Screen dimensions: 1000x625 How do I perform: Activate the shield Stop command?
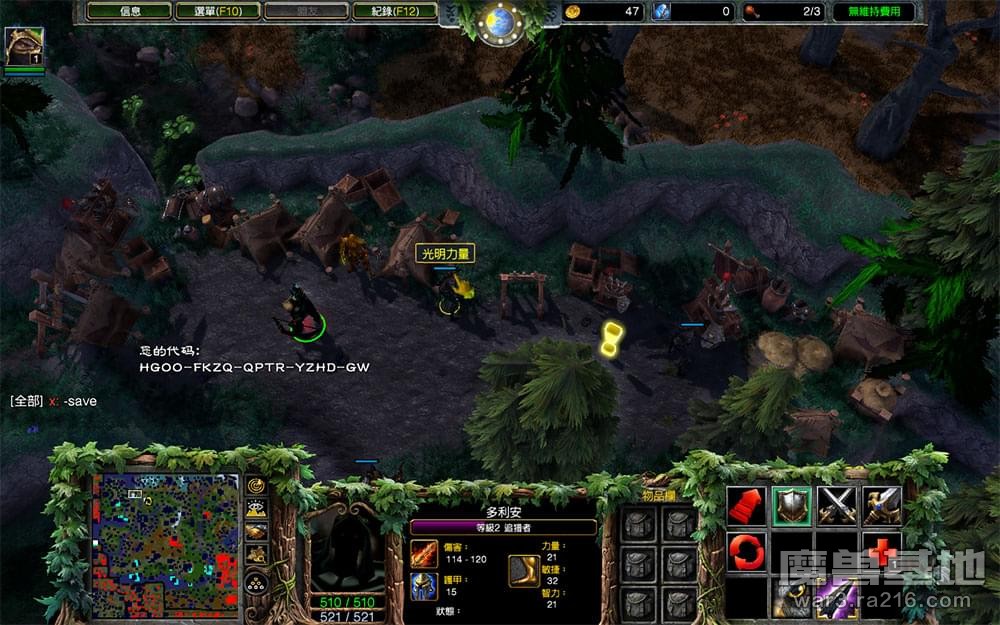point(791,506)
